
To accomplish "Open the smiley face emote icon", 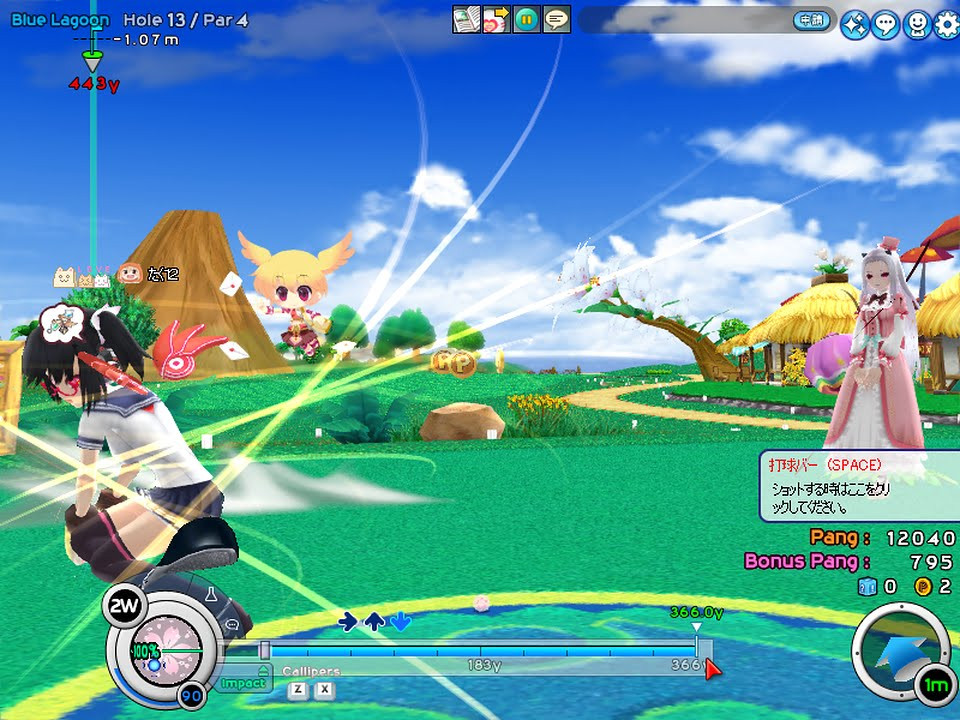I will point(916,26).
